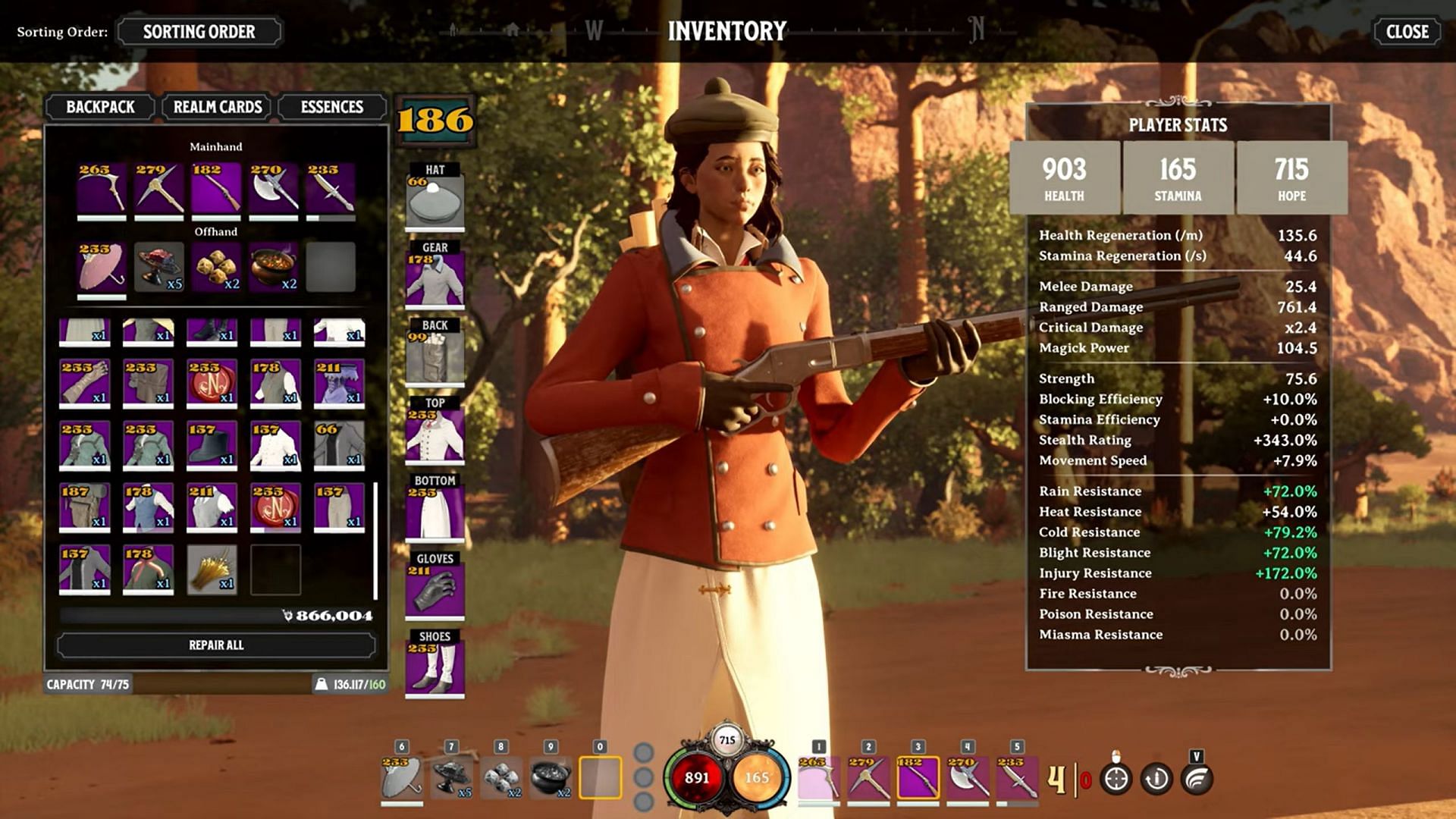
Task: Open the Realm Cards tab
Action: (218, 107)
